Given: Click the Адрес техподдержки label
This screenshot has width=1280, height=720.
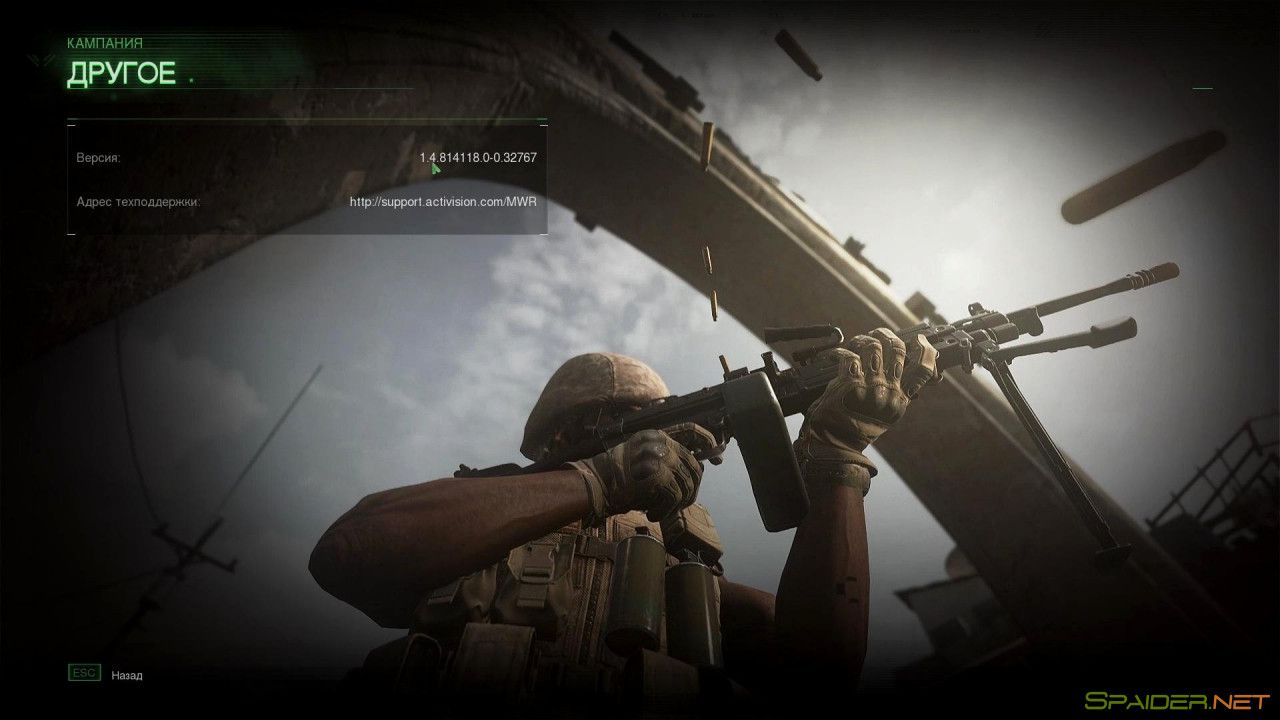Looking at the screenshot, I should click(139, 202).
